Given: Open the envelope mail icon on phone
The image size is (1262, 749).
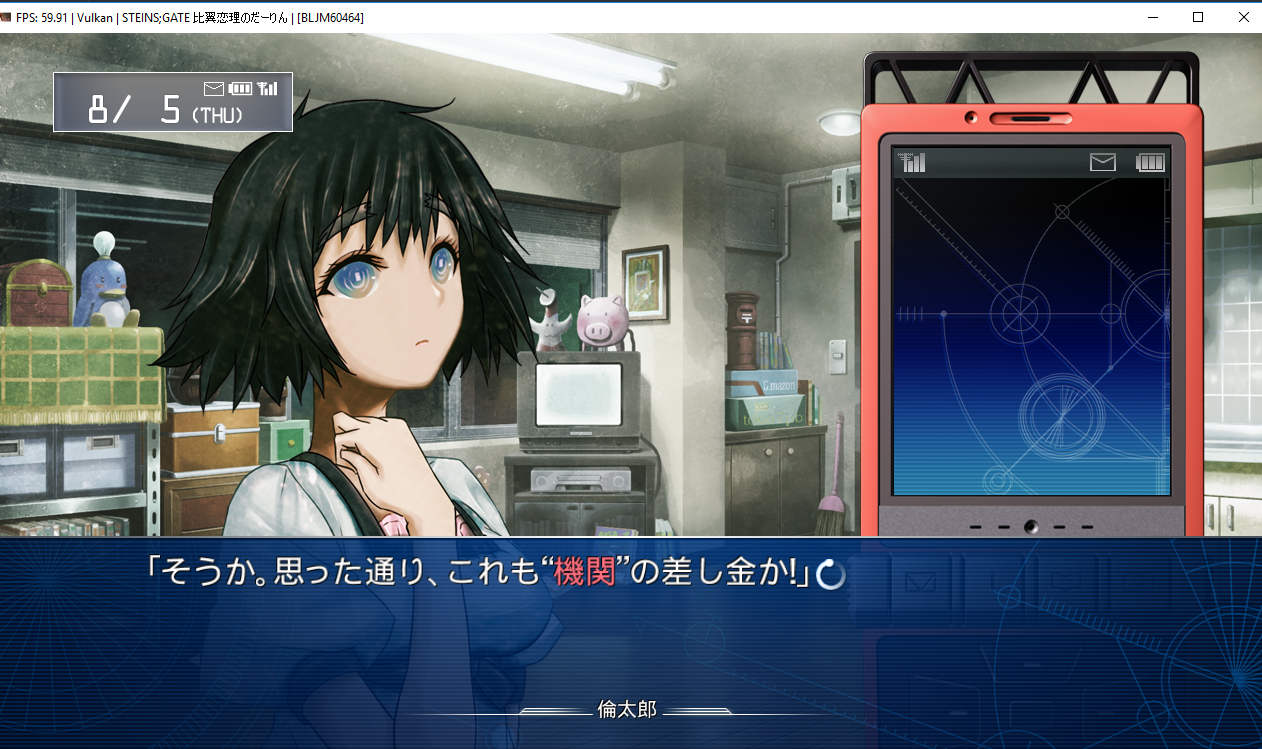Looking at the screenshot, I should [1102, 162].
